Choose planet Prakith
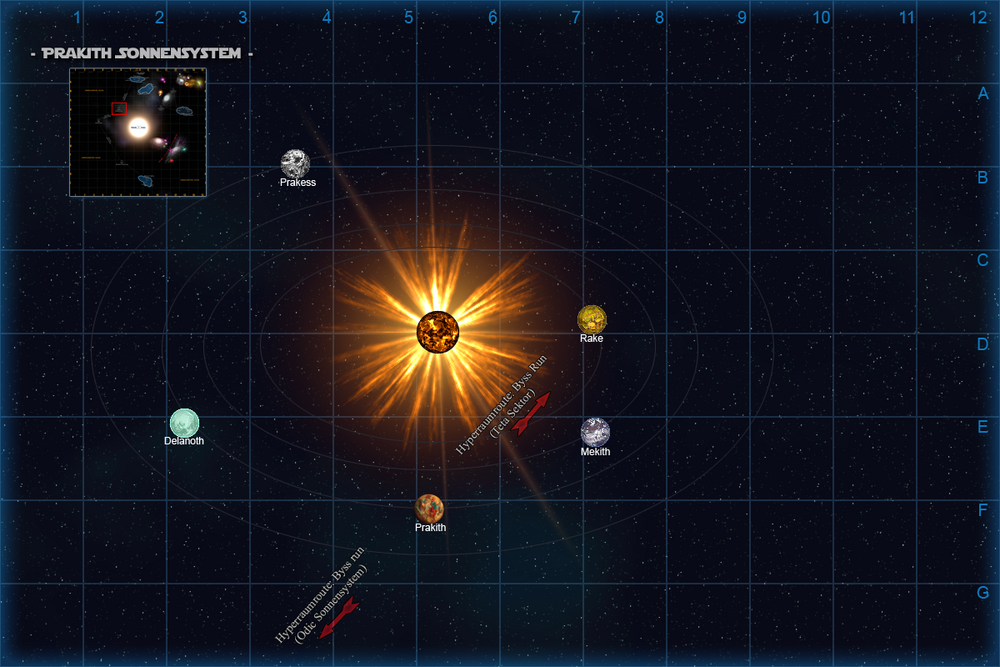The image size is (1000, 667). 430,508
